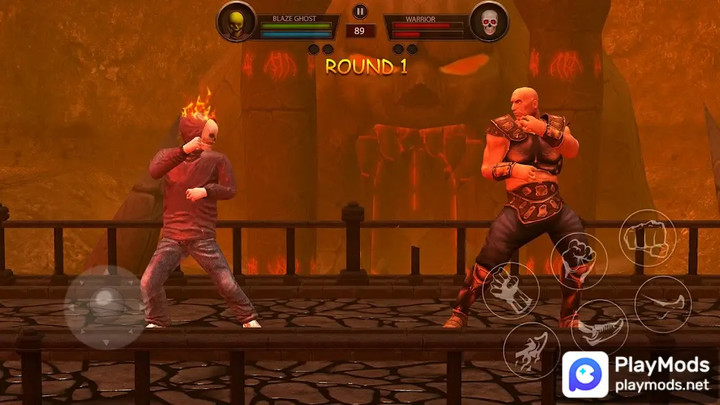Click the PlayMods logo overlay
This screenshot has width=720, height=405.
[638, 374]
